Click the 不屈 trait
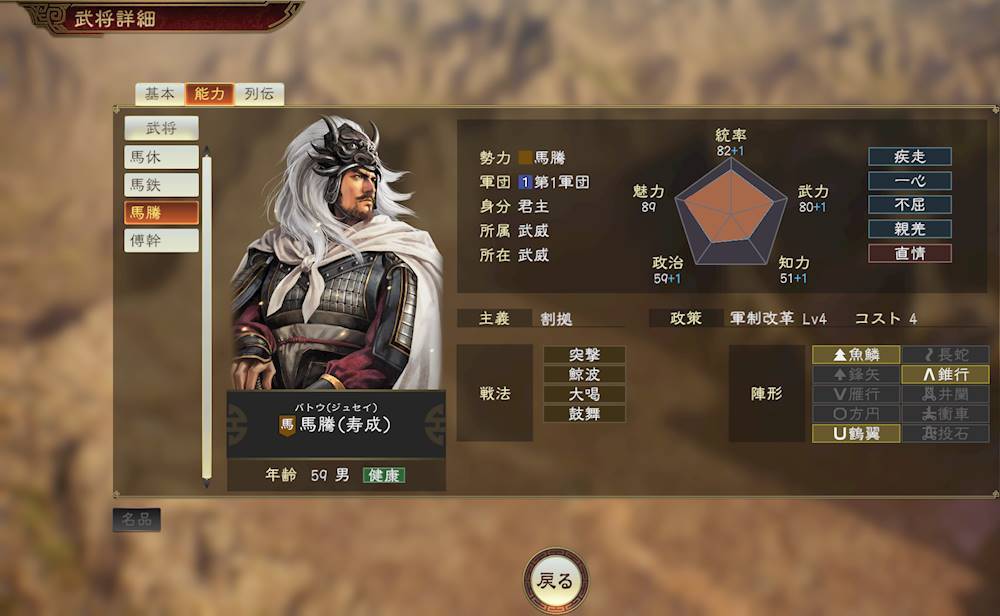The height and width of the screenshot is (616, 1000). [909, 205]
